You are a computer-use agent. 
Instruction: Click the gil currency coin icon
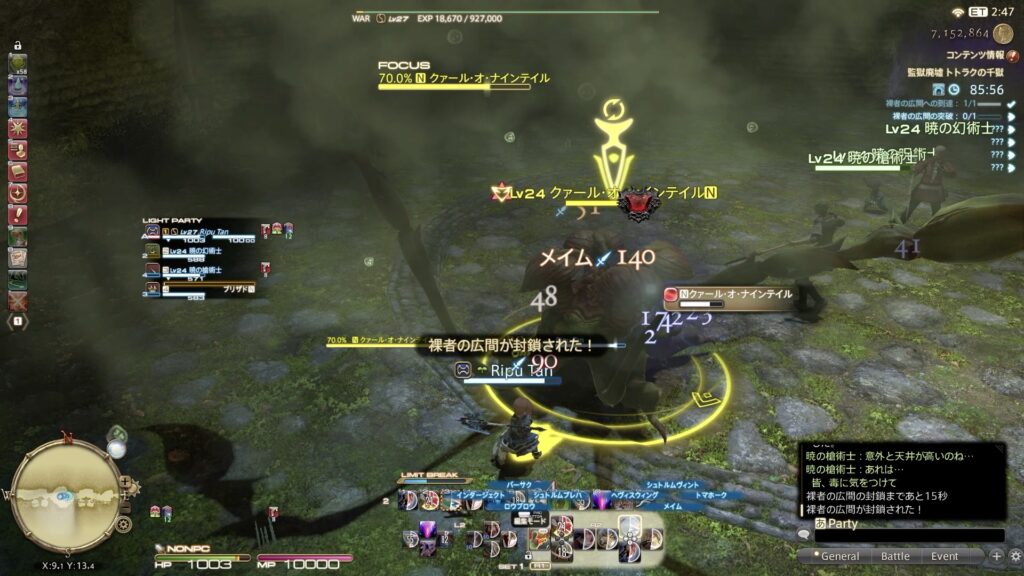1003,33
